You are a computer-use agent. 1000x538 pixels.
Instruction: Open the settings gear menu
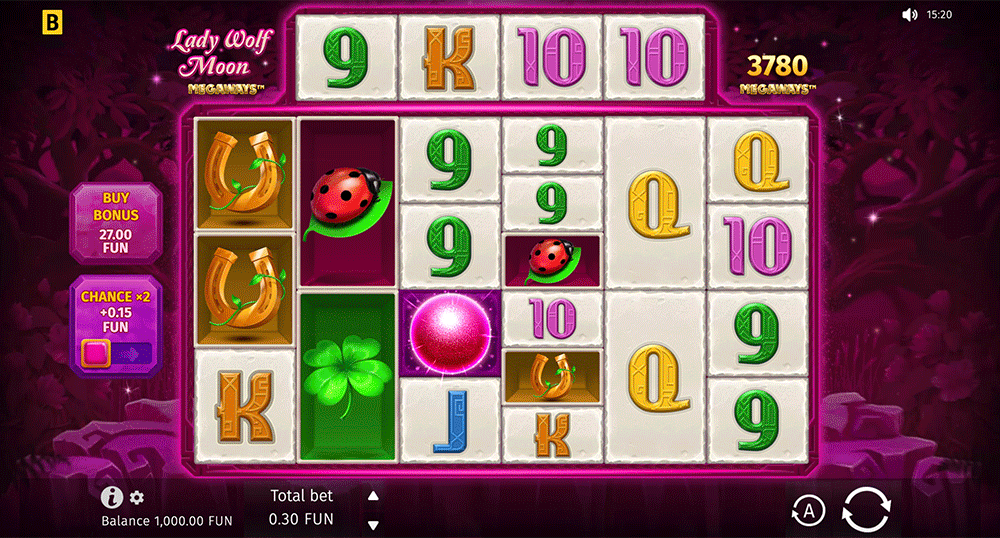(137, 497)
